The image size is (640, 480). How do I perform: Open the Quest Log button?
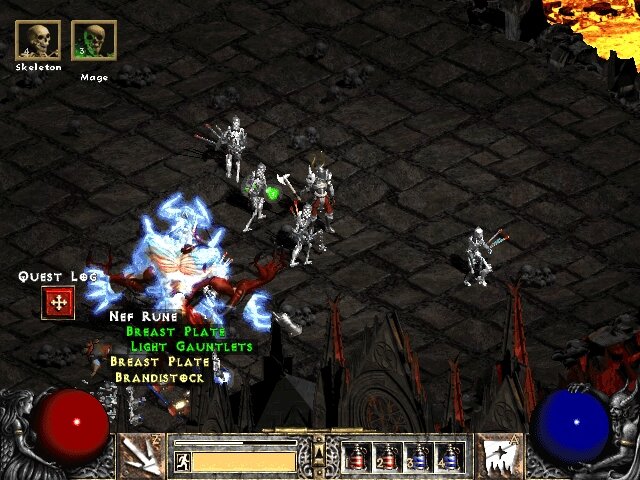coord(58,302)
